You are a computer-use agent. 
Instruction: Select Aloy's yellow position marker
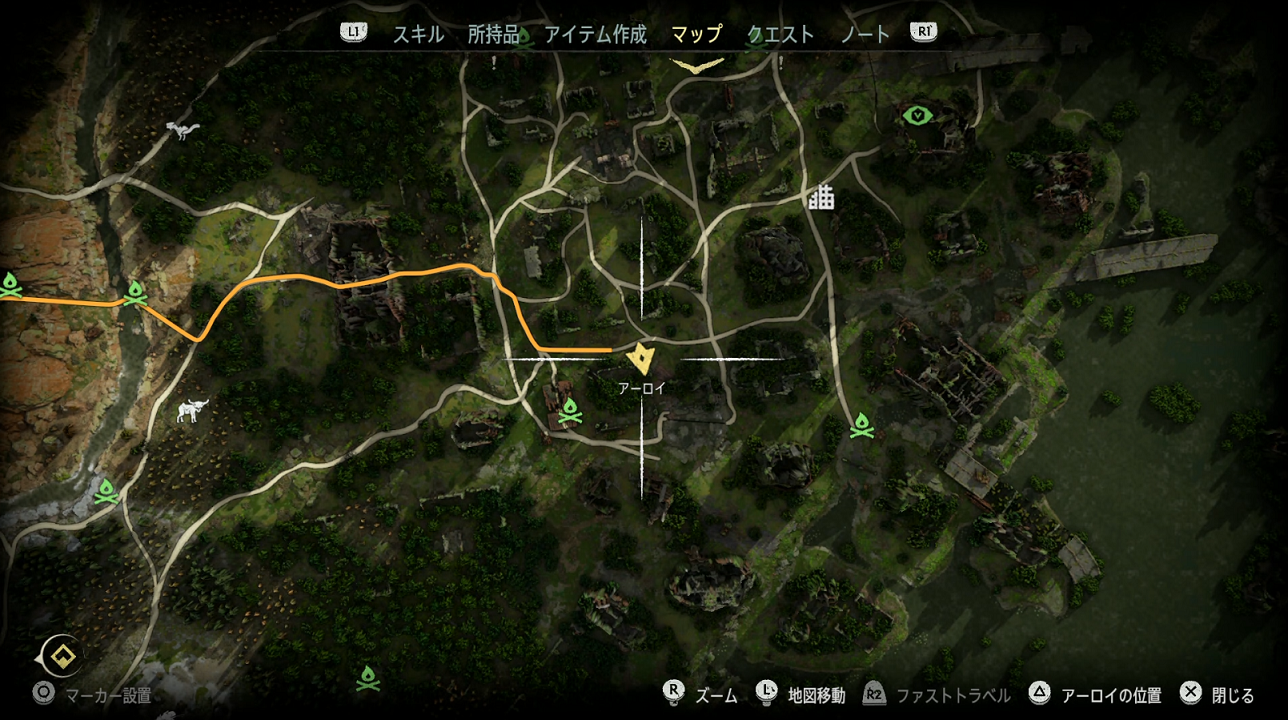click(x=640, y=357)
